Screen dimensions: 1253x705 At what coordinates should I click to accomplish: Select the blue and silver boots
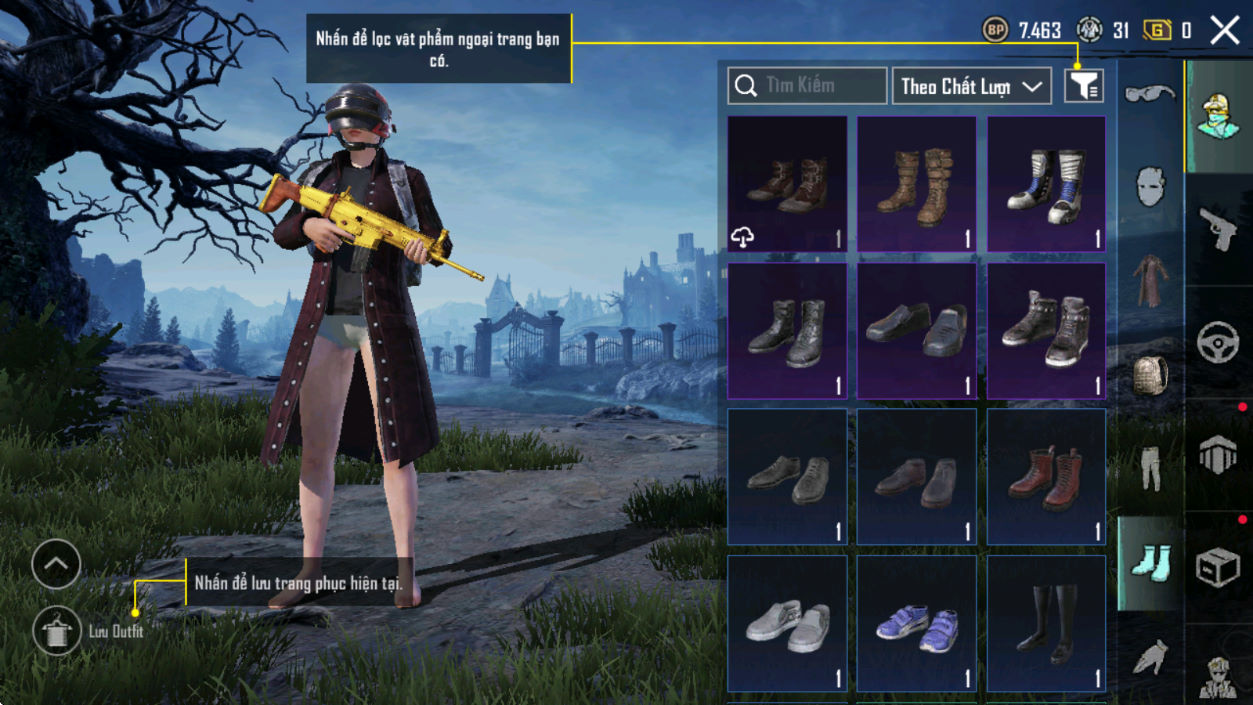[x=1046, y=183]
